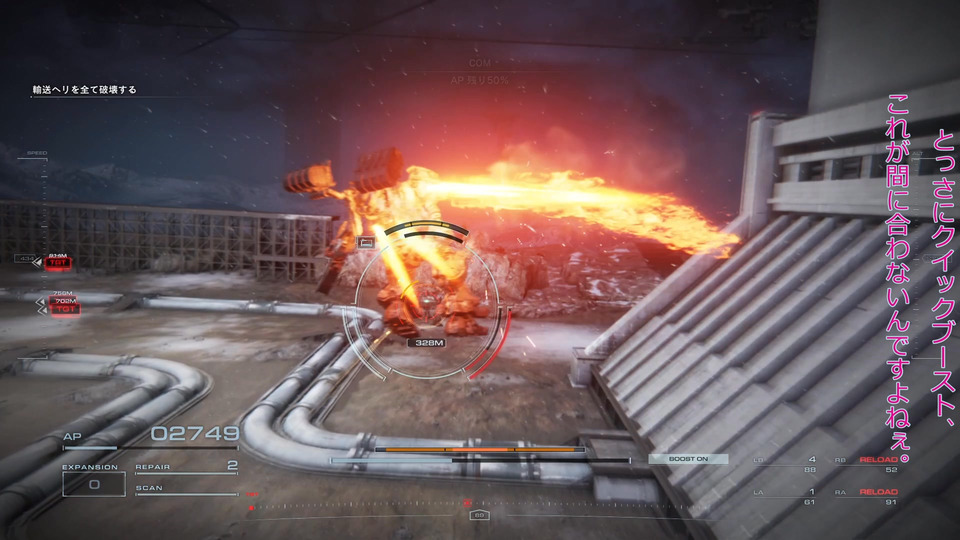This screenshot has width=960, height=540.
Task: Activate the EXPANSION slot box
Action: [93, 484]
